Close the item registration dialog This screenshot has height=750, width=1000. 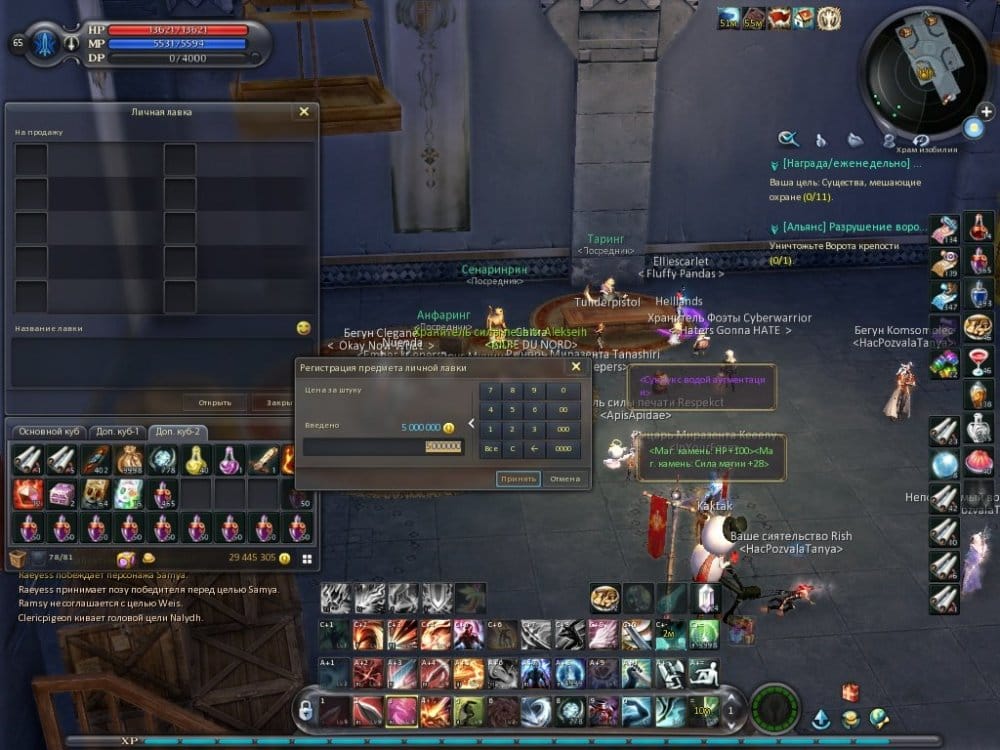(x=575, y=367)
